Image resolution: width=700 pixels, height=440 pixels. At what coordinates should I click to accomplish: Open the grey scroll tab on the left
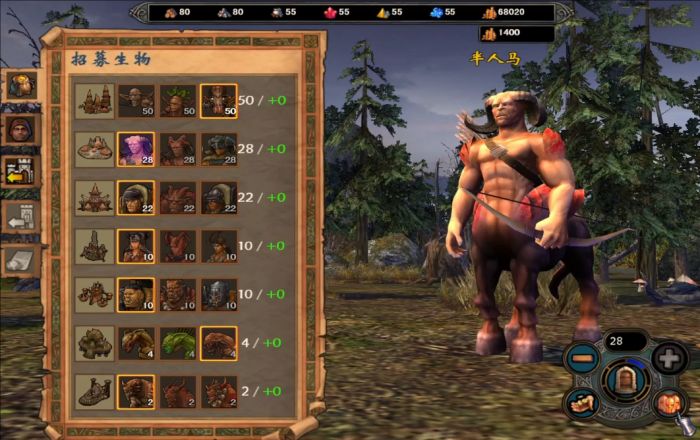[20, 260]
